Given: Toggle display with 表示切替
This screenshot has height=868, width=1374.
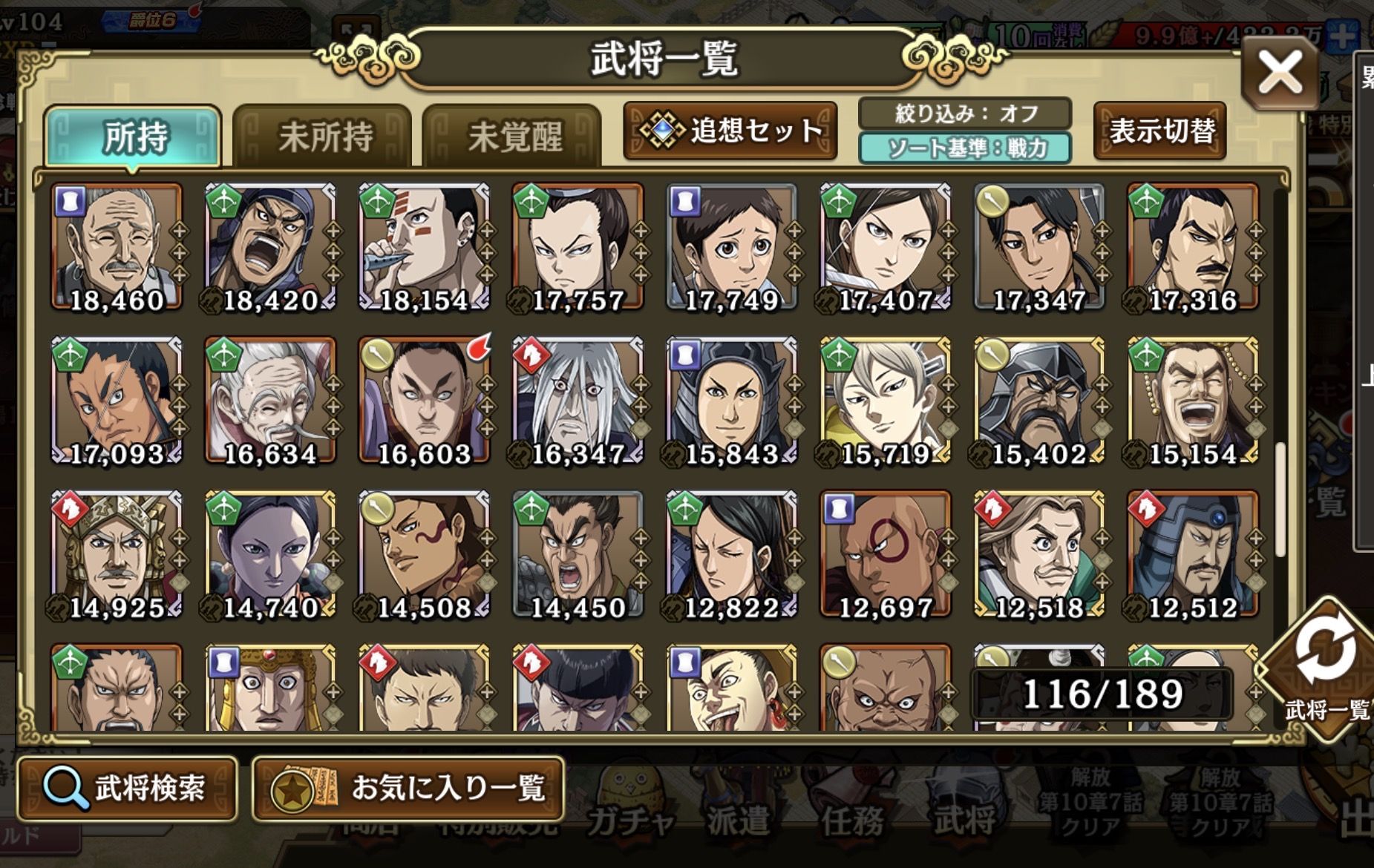Looking at the screenshot, I should 1160,131.
